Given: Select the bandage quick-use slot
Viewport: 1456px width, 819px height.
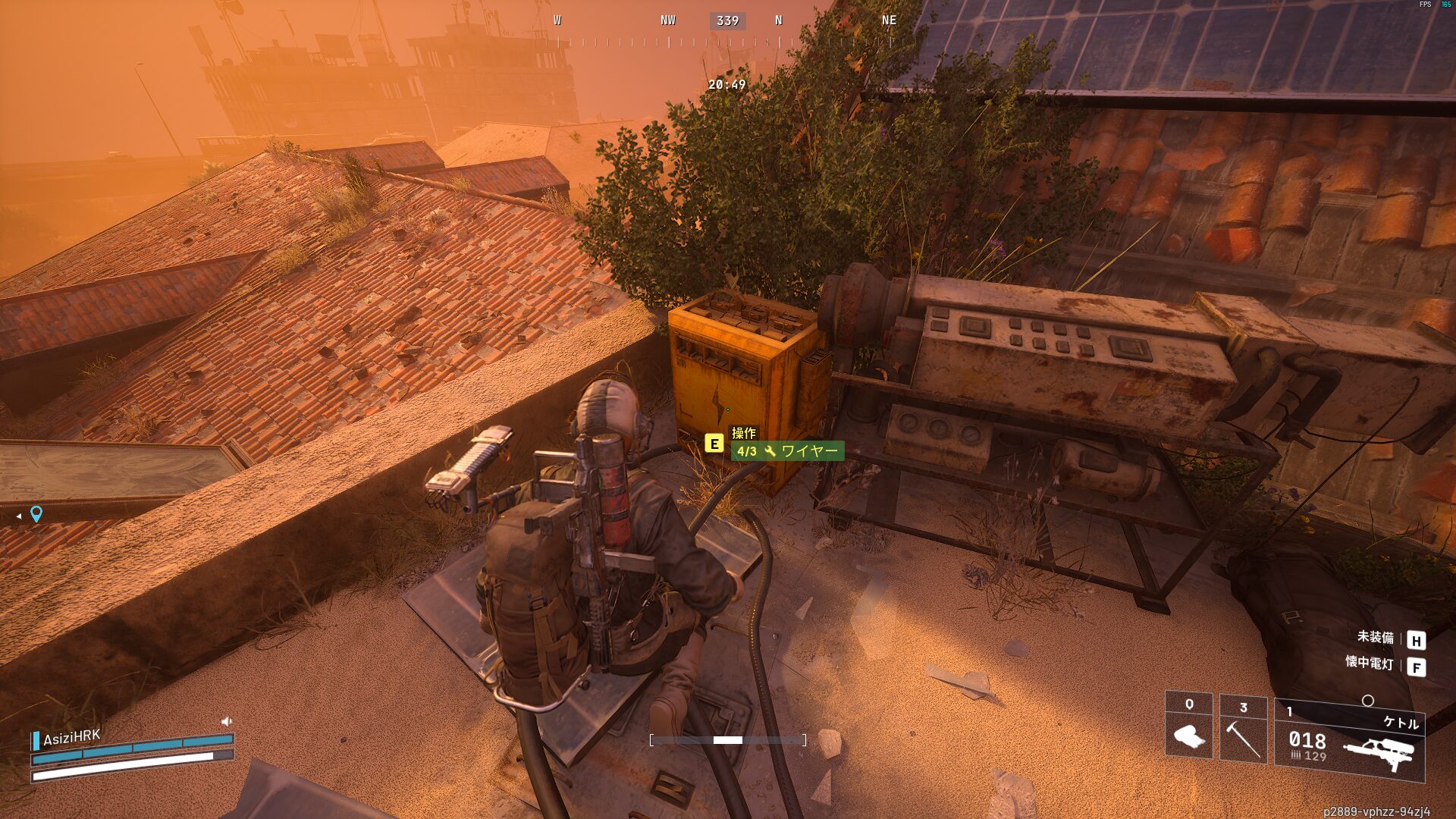Looking at the screenshot, I should 1188,726.
